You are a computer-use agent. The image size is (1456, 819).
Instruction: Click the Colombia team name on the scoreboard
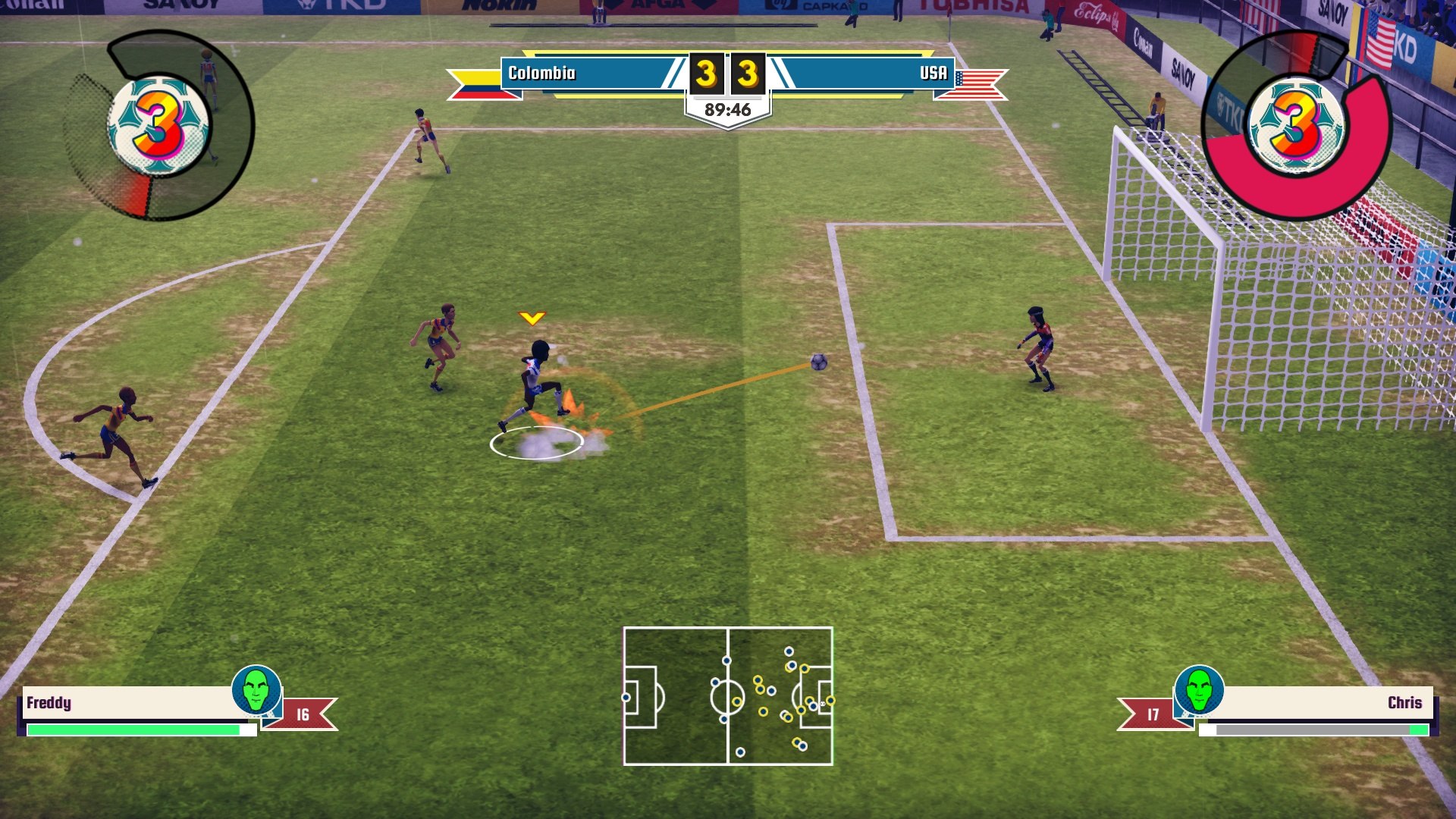pyautogui.click(x=544, y=74)
